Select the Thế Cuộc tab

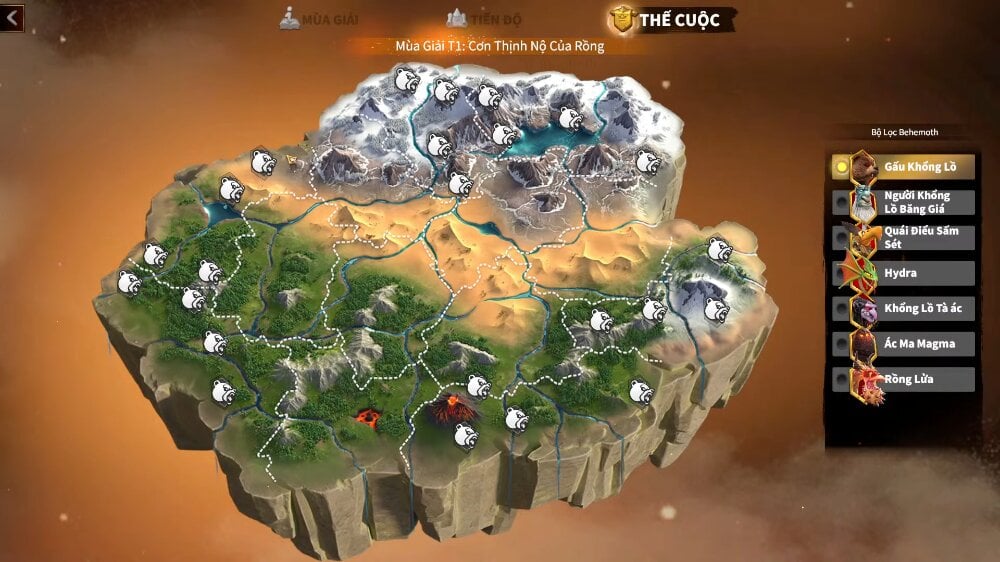[x=673, y=19]
